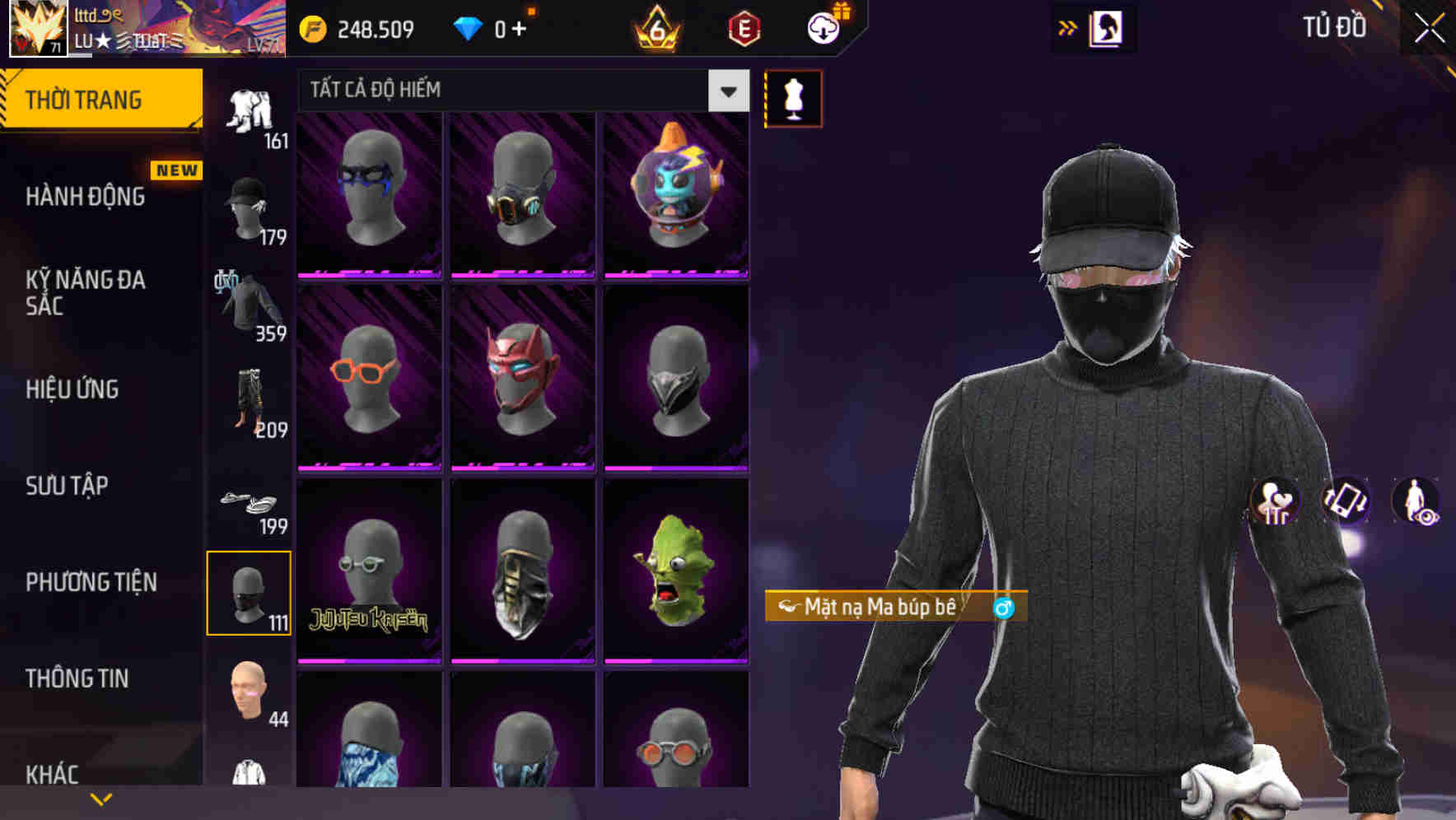Open the cloud gift download icon
The width and height of the screenshot is (1456, 820).
click(824, 27)
